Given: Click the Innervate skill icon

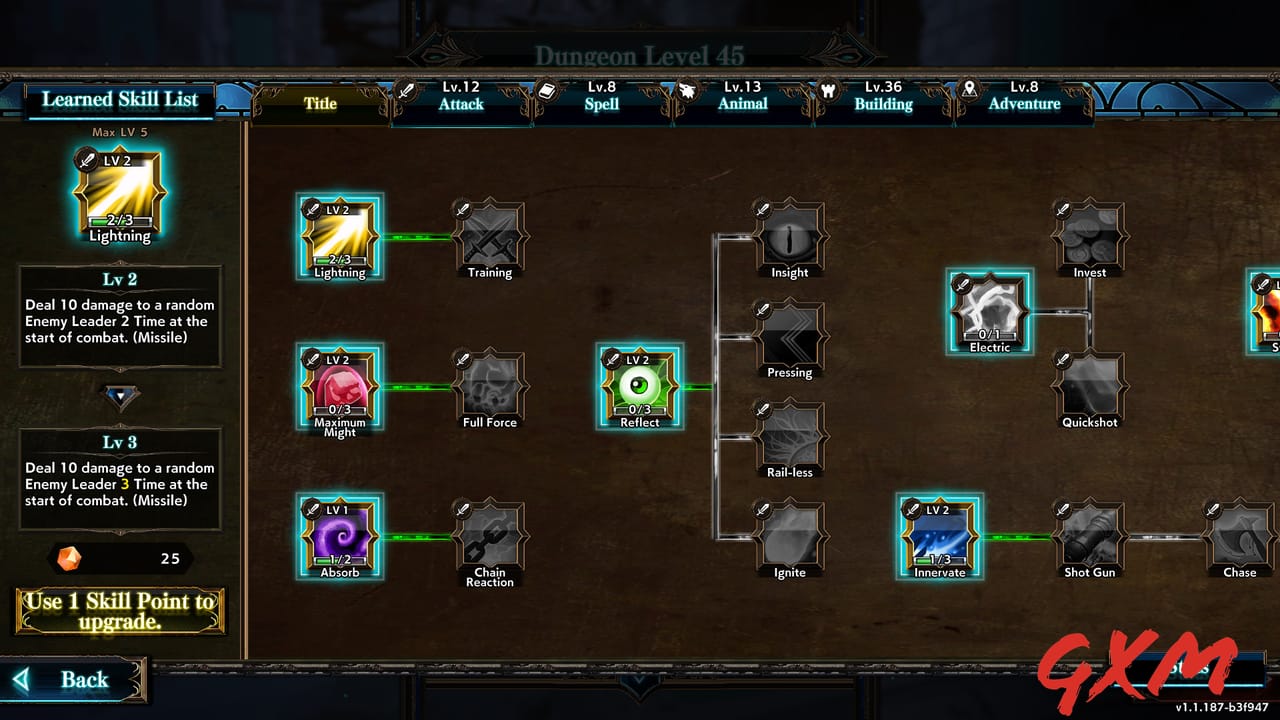Looking at the screenshot, I should click(x=939, y=535).
